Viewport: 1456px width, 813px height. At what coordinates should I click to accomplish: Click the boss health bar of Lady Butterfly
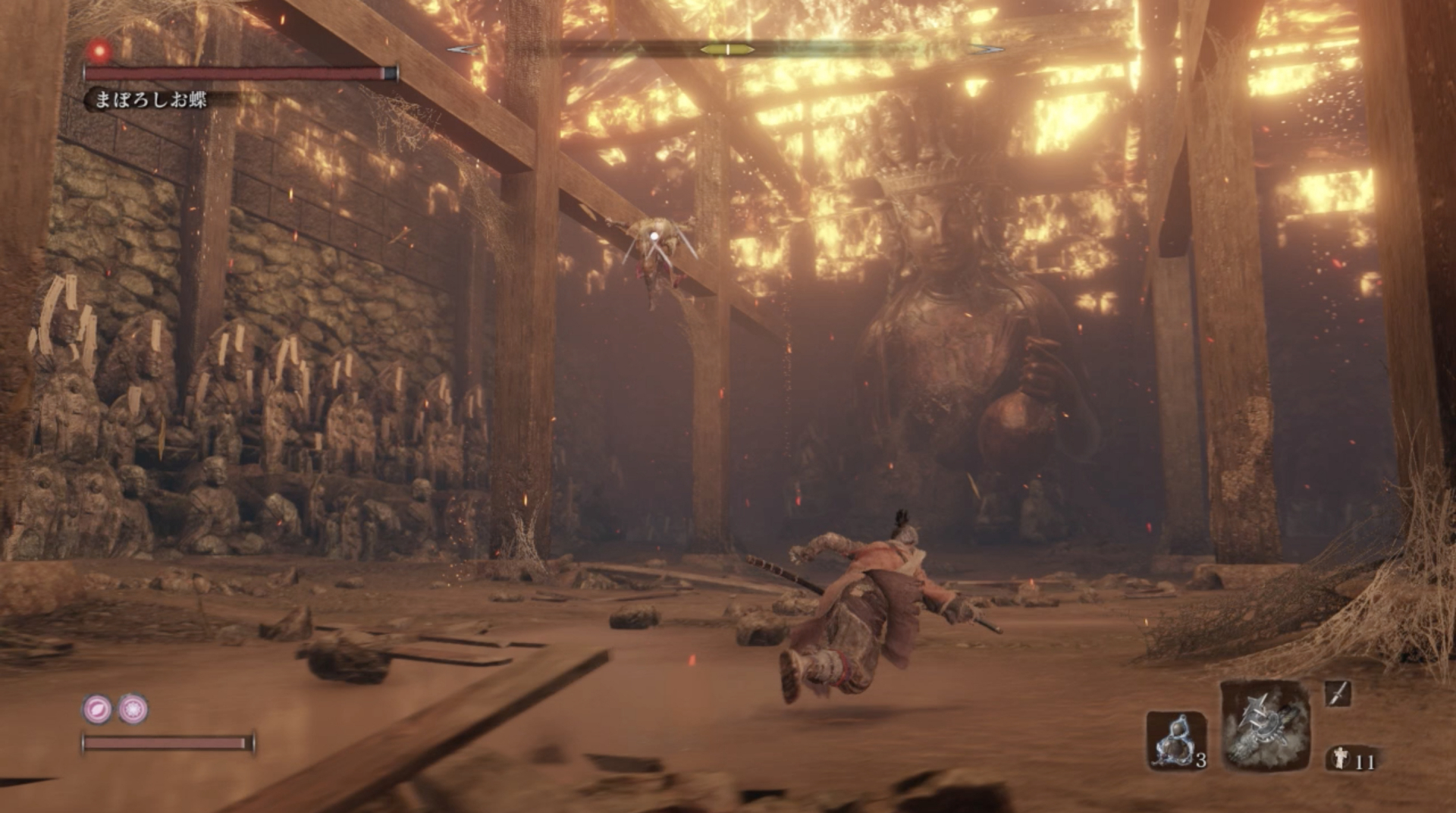(x=235, y=72)
